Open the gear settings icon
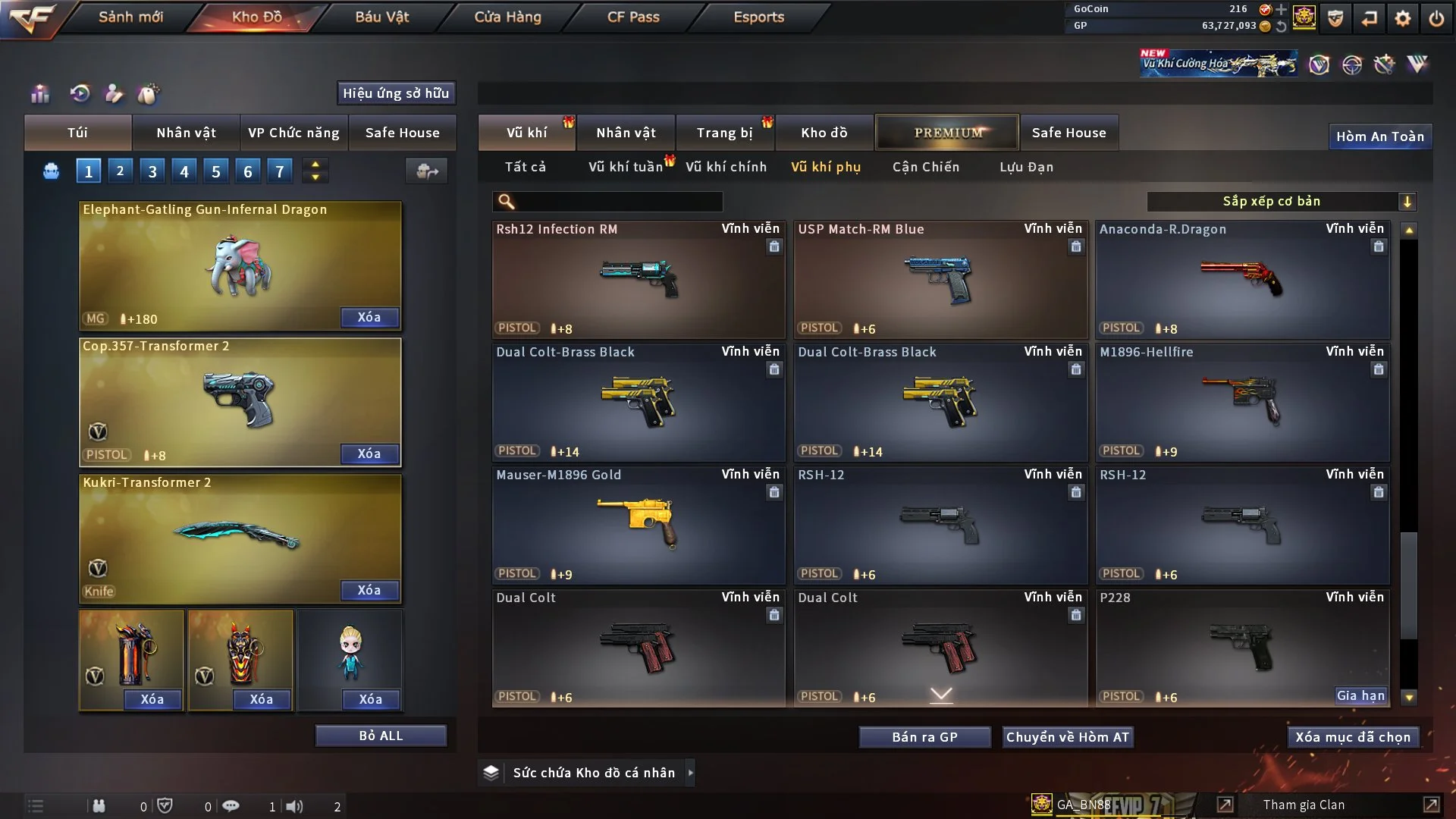The image size is (1456, 819). [1402, 18]
